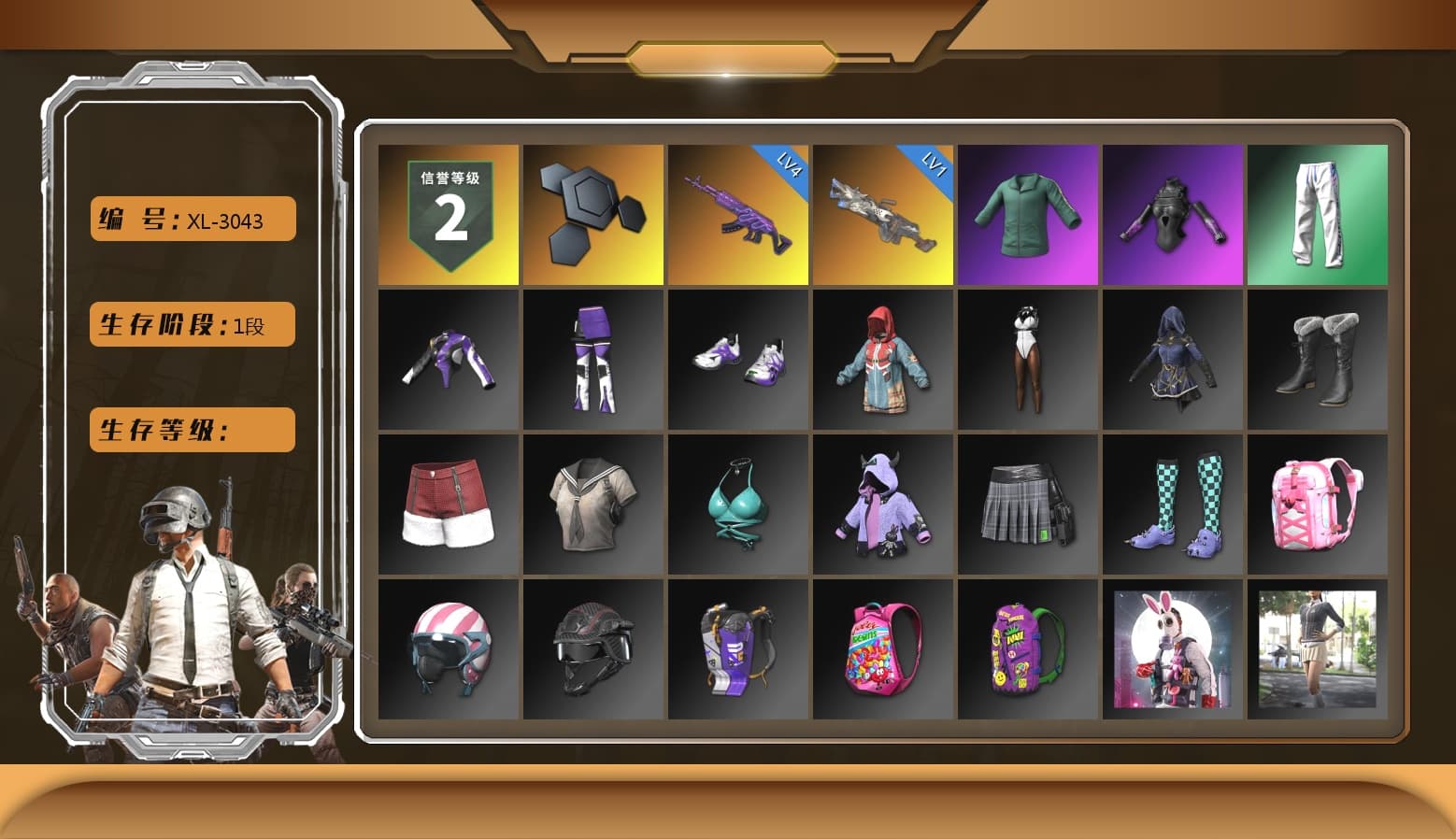
Task: Select the red hooded jacket
Action: pyautogui.click(x=882, y=360)
